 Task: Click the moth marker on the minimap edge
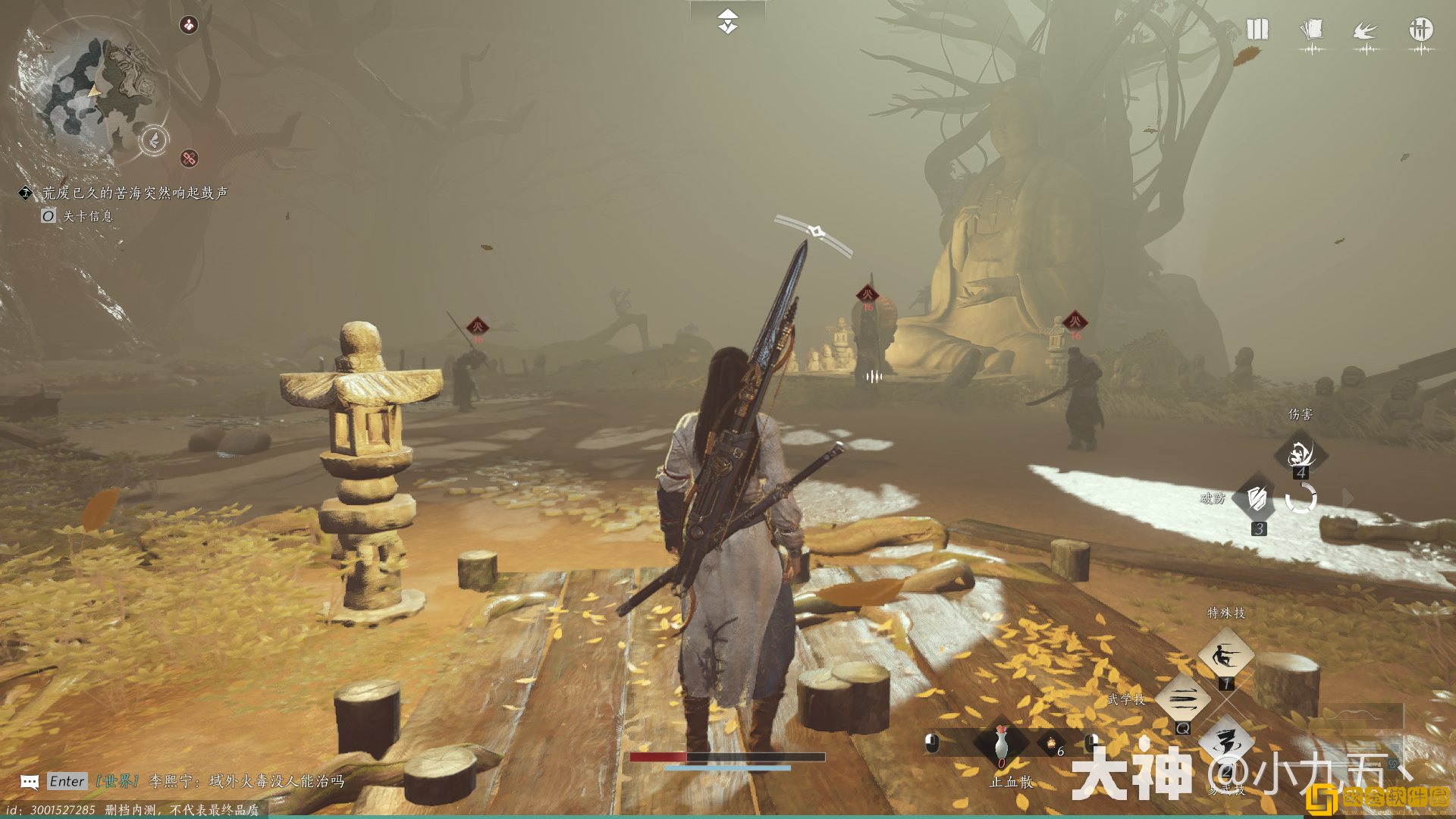click(154, 140)
